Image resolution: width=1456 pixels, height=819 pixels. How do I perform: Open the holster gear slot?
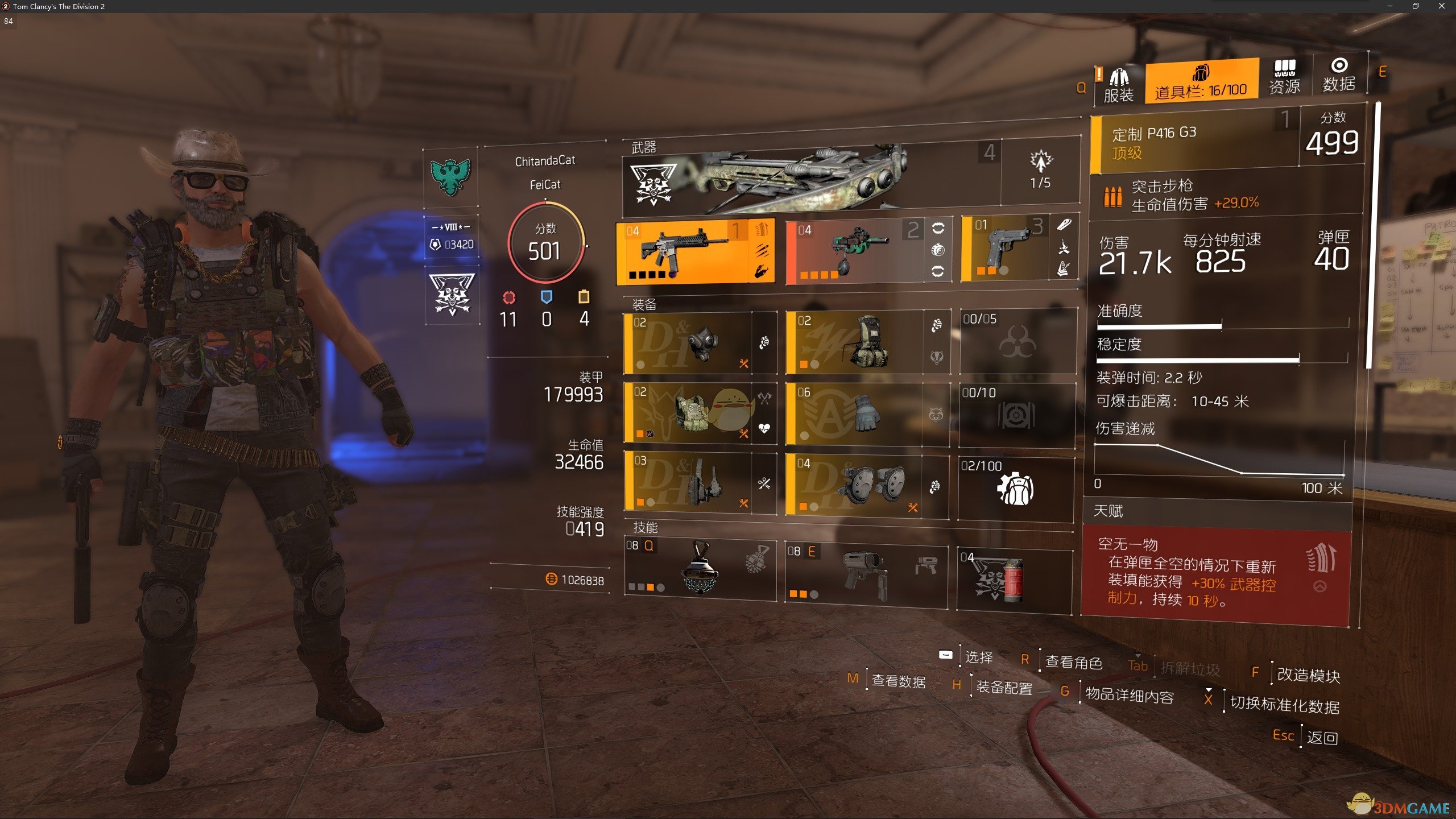pos(700,484)
